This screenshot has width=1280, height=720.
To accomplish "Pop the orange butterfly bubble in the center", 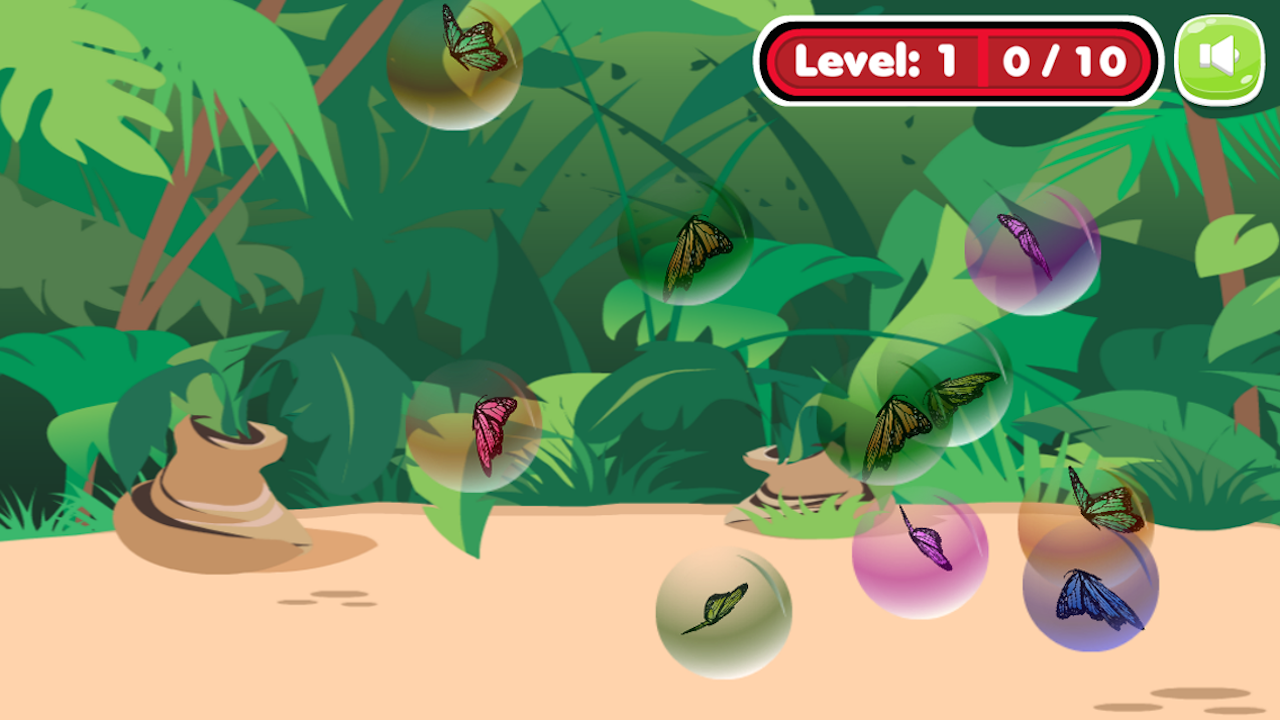I will [x=695, y=250].
